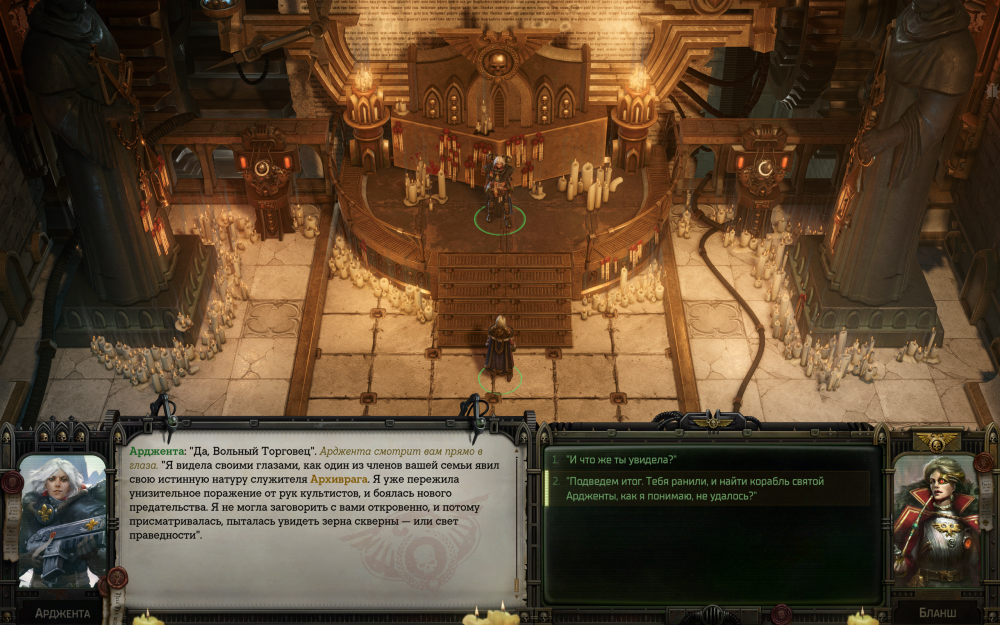The height and width of the screenshot is (625, 1000).
Task: Click Blanche's character portrait
Action: [x=937, y=520]
